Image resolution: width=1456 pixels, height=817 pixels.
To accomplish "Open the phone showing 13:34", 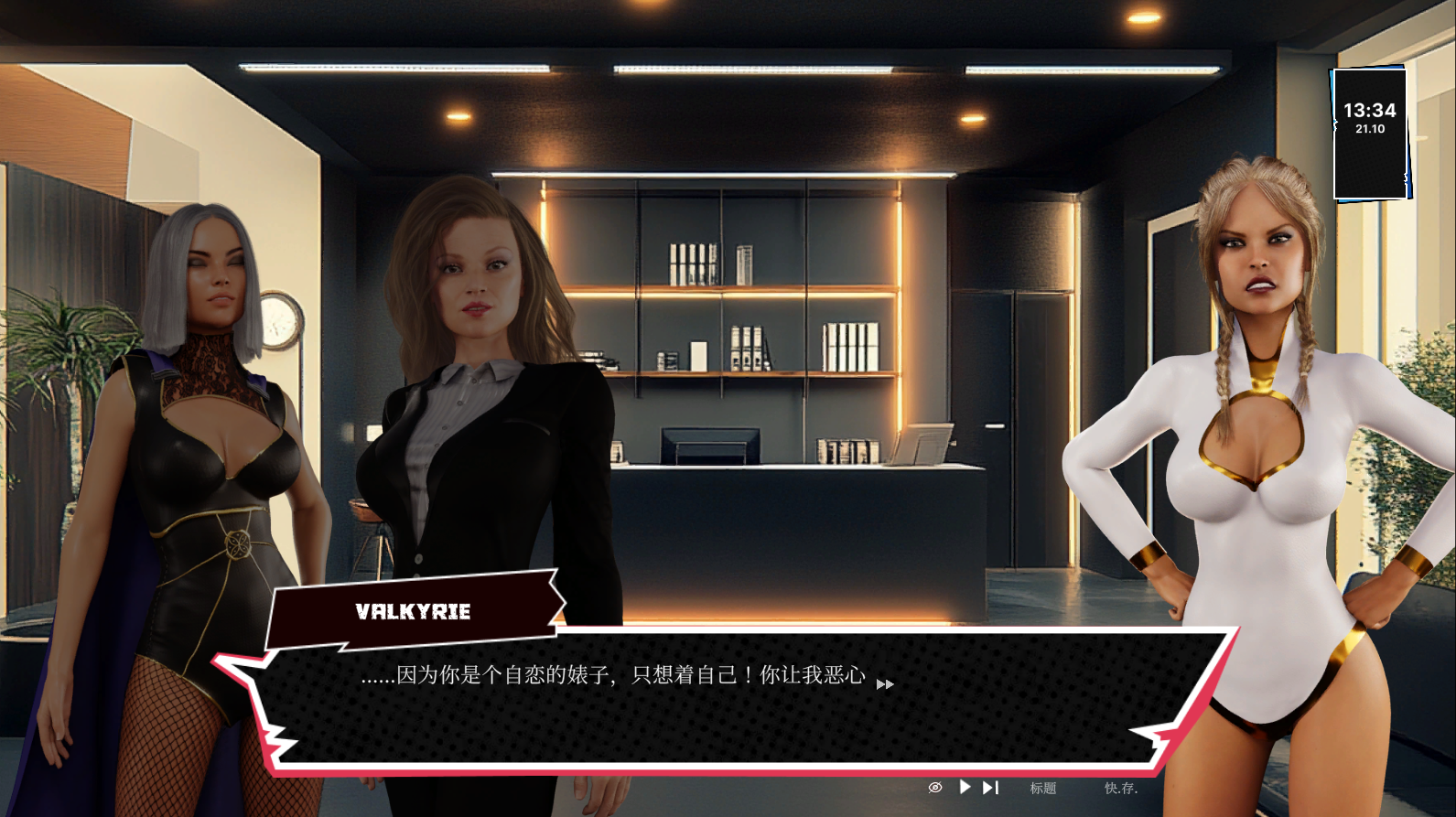I will [x=1369, y=134].
